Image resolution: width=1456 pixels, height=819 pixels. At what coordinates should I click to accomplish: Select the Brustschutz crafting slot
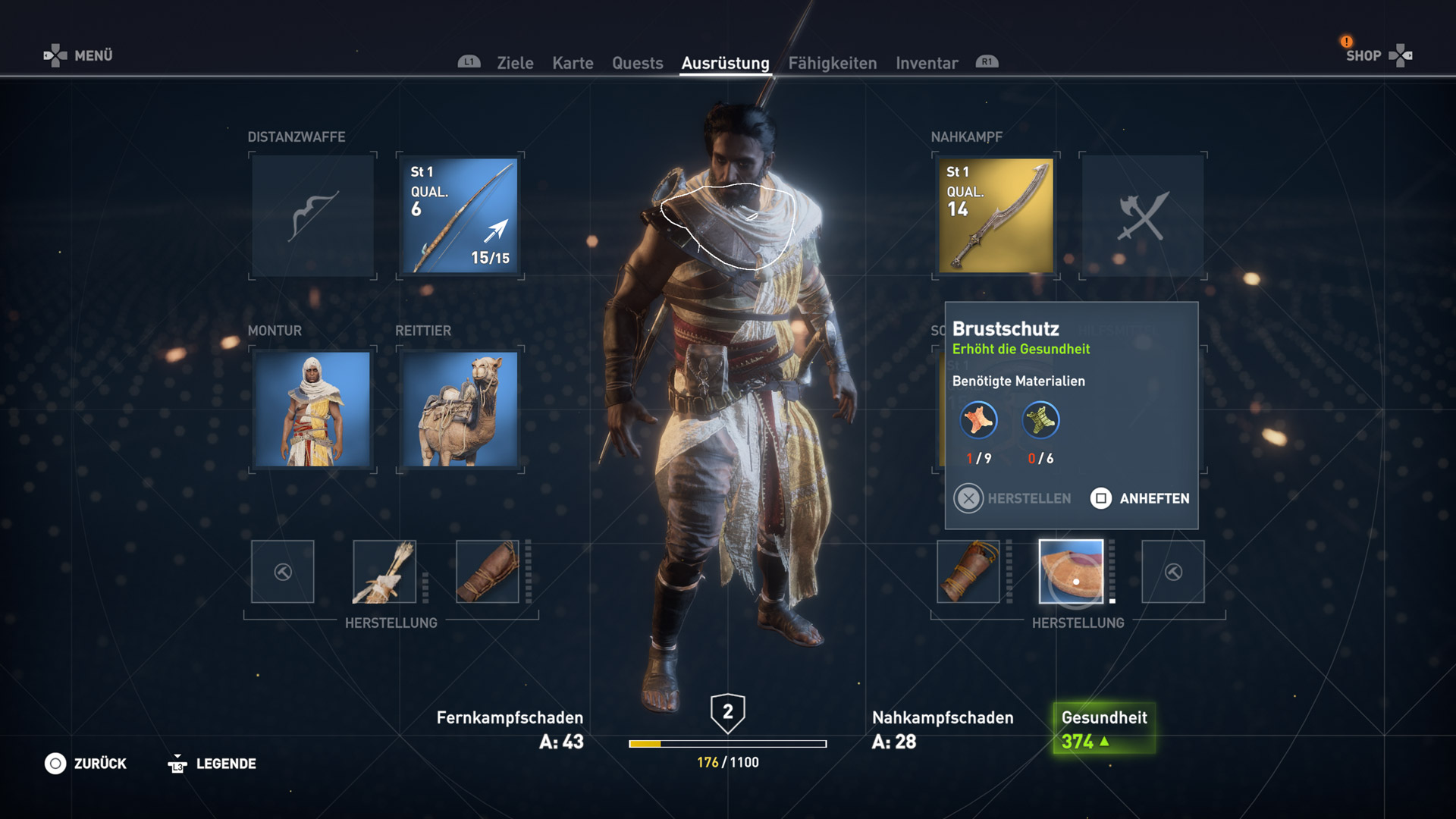click(x=1071, y=572)
